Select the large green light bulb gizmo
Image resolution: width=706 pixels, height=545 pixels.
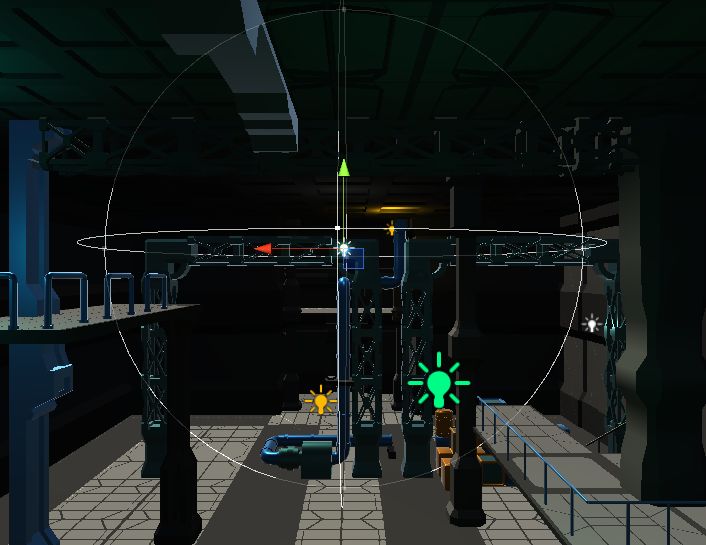point(438,384)
